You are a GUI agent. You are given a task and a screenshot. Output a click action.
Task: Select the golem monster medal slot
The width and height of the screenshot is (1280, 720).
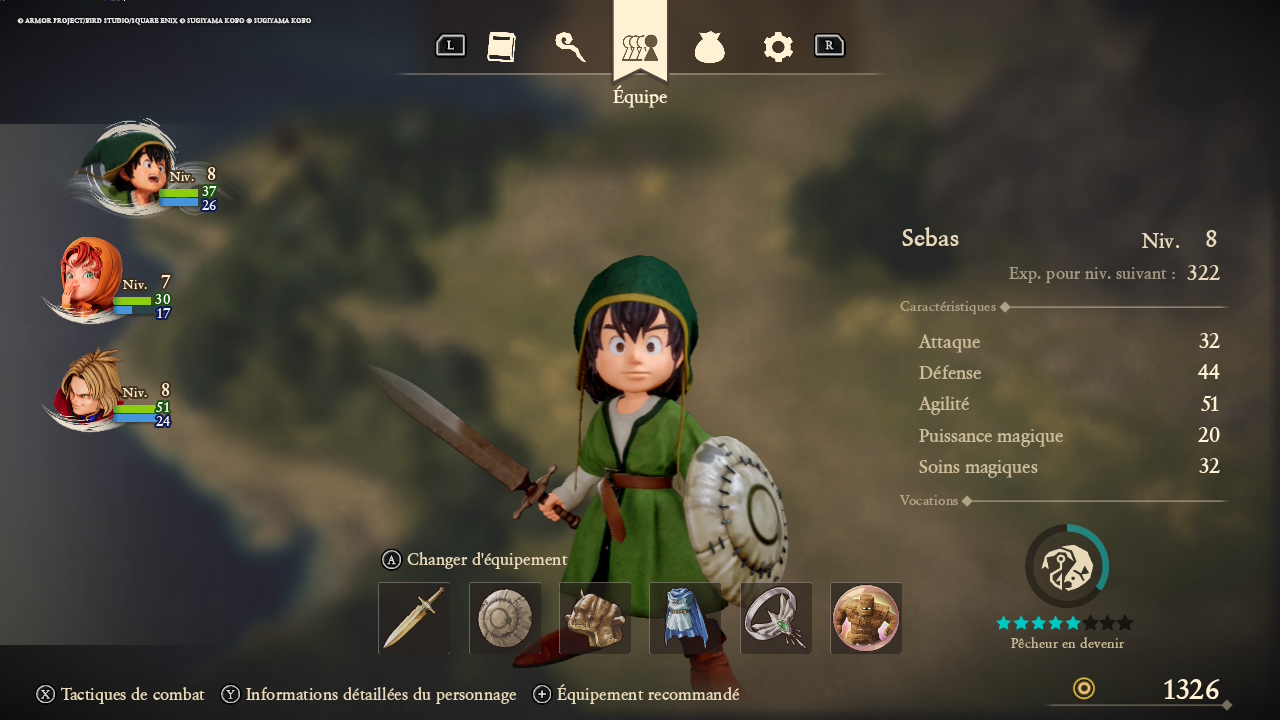866,618
